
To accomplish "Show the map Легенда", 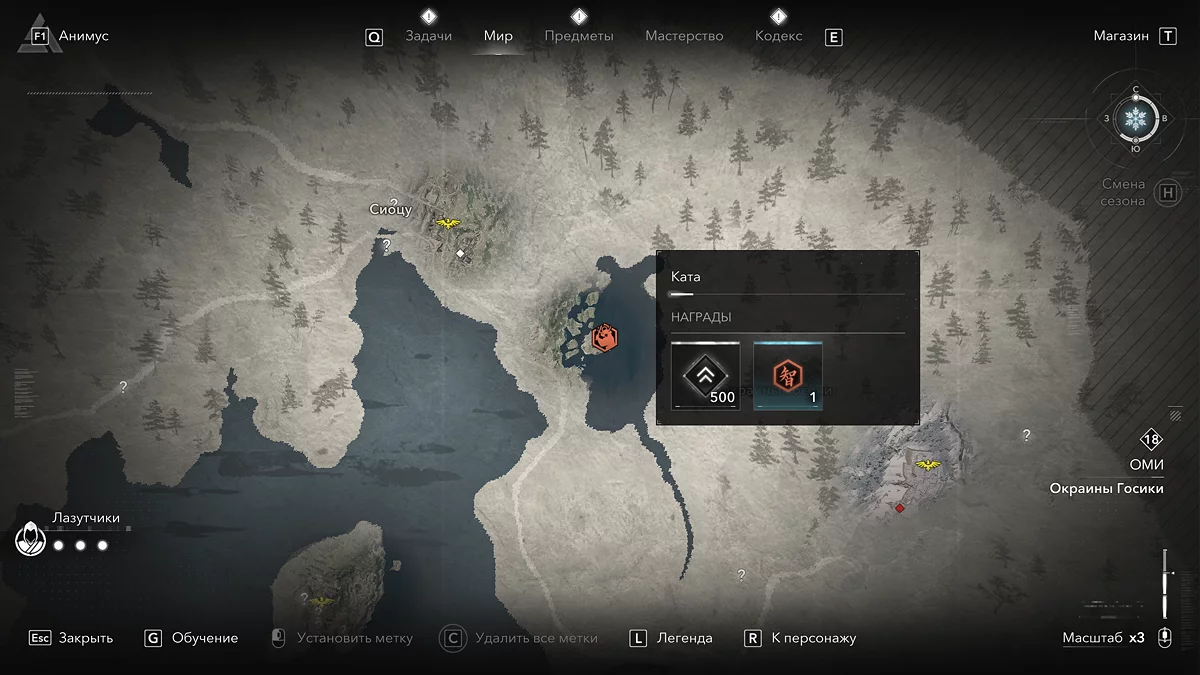I will [x=684, y=638].
